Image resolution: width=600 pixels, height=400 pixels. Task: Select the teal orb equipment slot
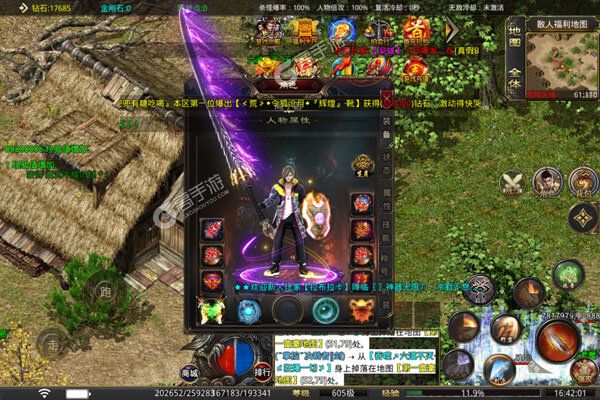click(x=324, y=311)
